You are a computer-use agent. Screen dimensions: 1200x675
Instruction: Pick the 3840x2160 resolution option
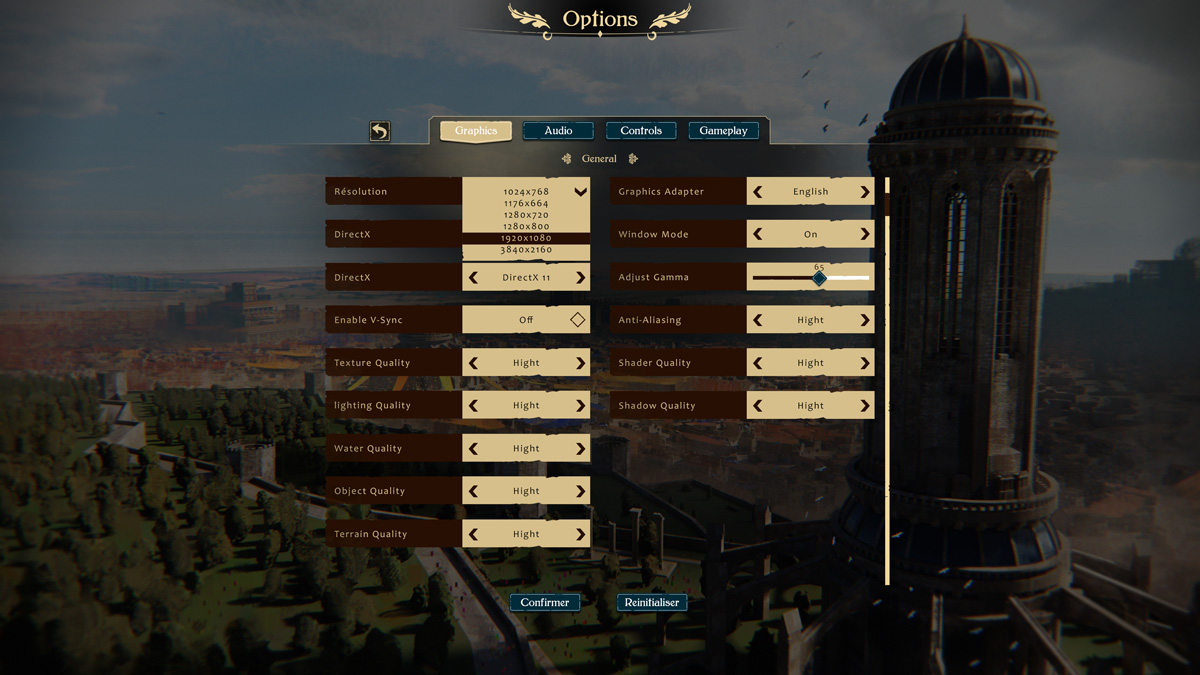[526, 250]
